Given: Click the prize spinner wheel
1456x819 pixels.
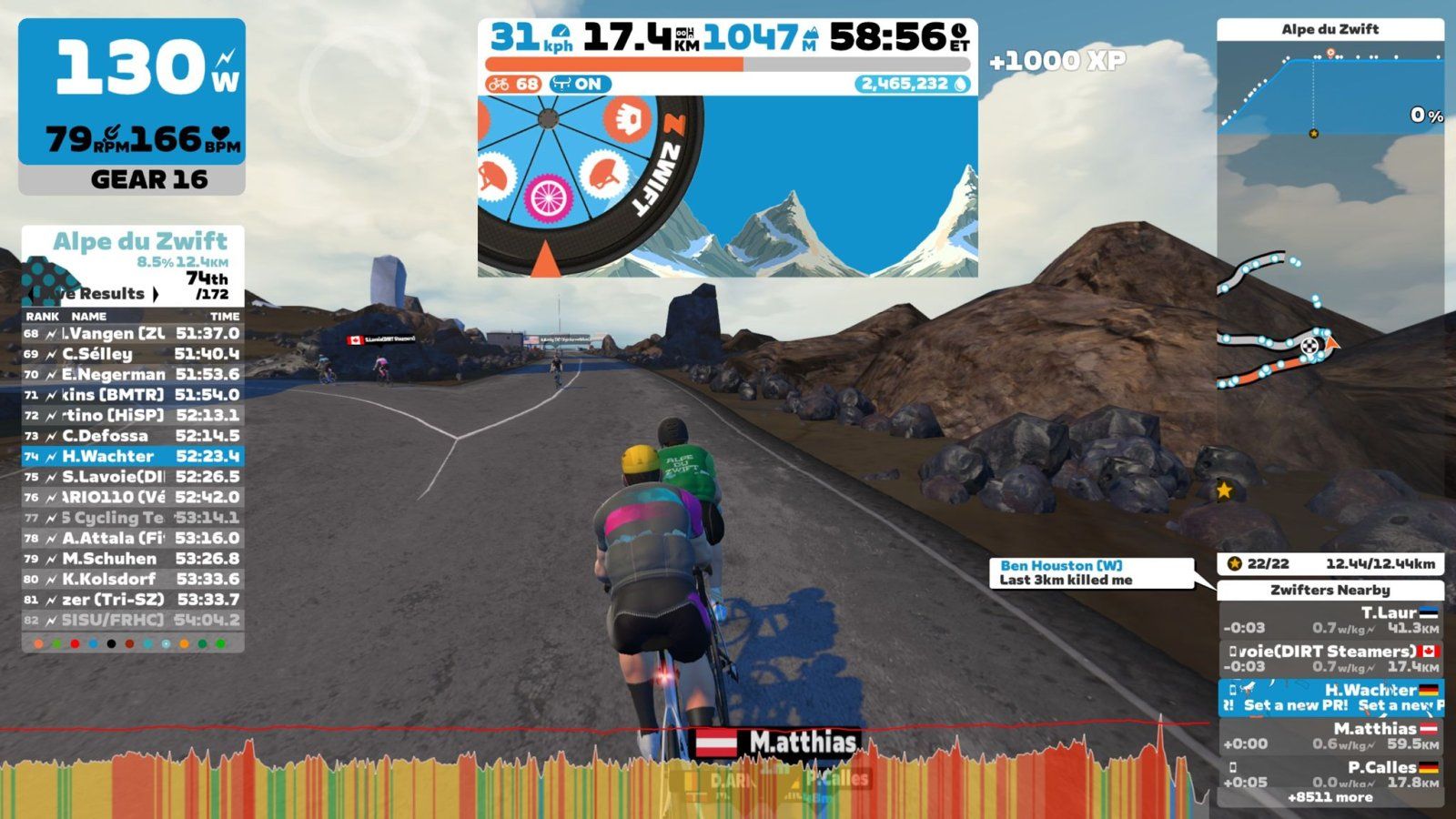Looking at the screenshot, I should click(x=582, y=182).
